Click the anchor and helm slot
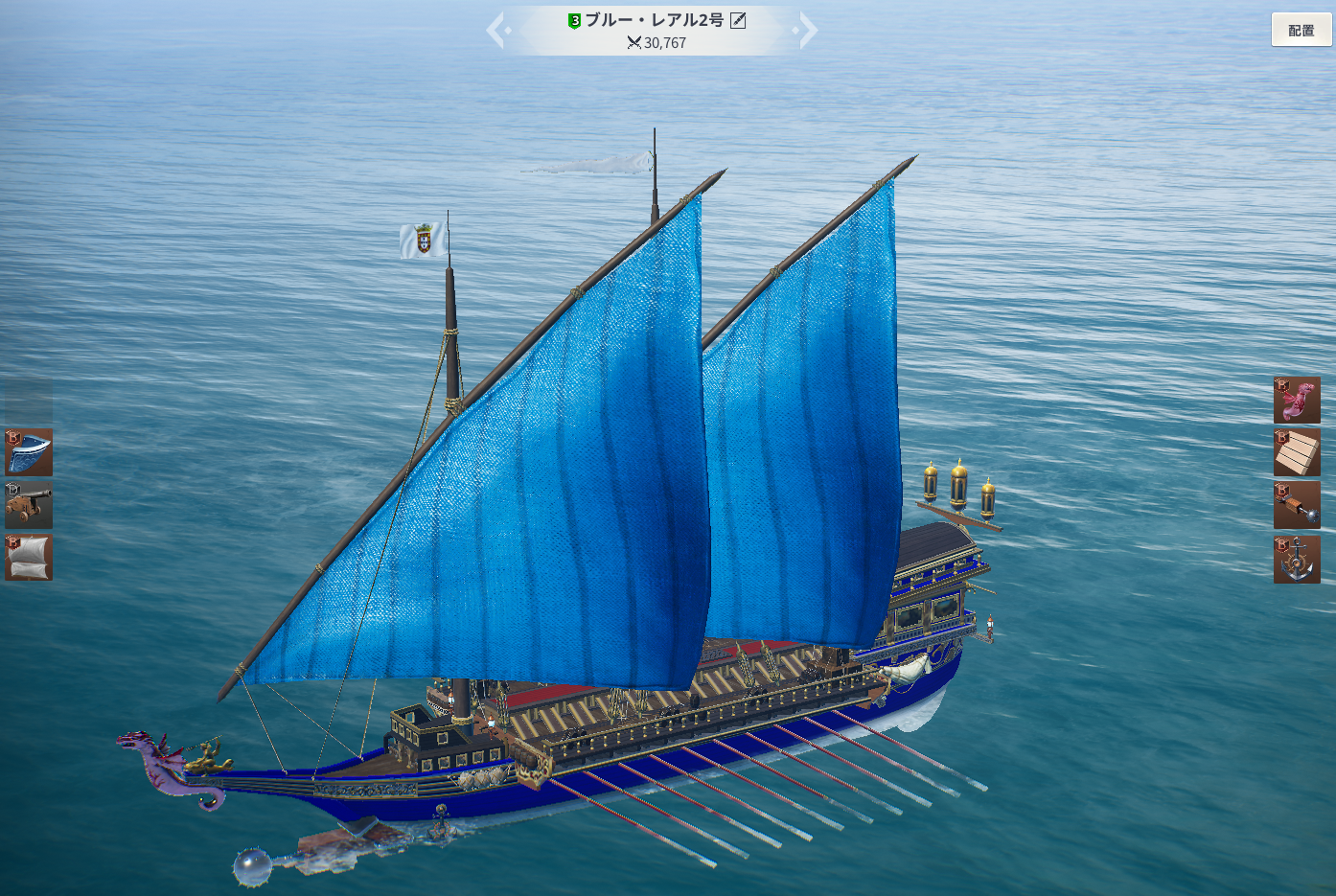Image resolution: width=1336 pixels, height=896 pixels. point(1297,560)
